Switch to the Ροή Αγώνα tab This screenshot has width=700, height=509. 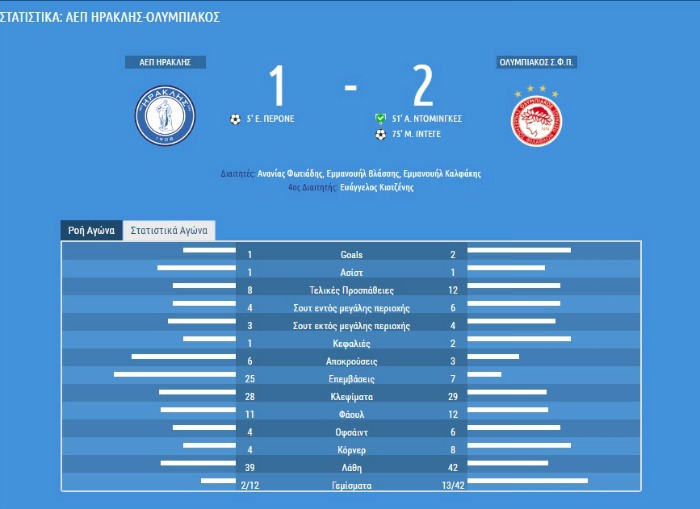(91, 230)
